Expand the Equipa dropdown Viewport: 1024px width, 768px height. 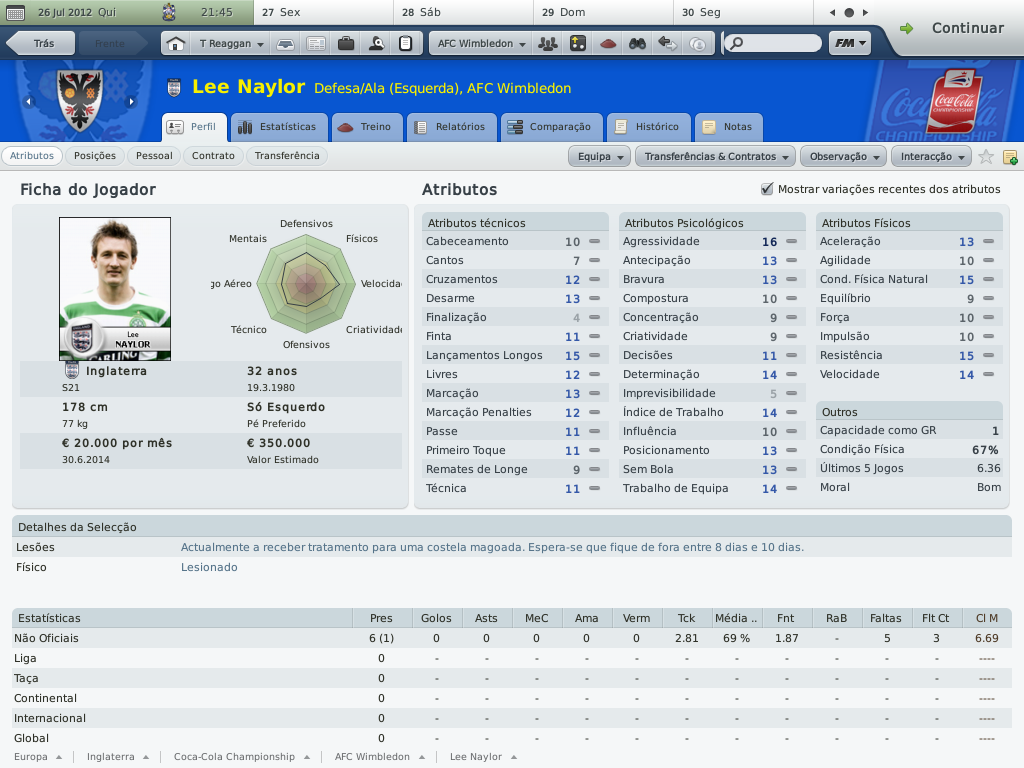point(601,157)
